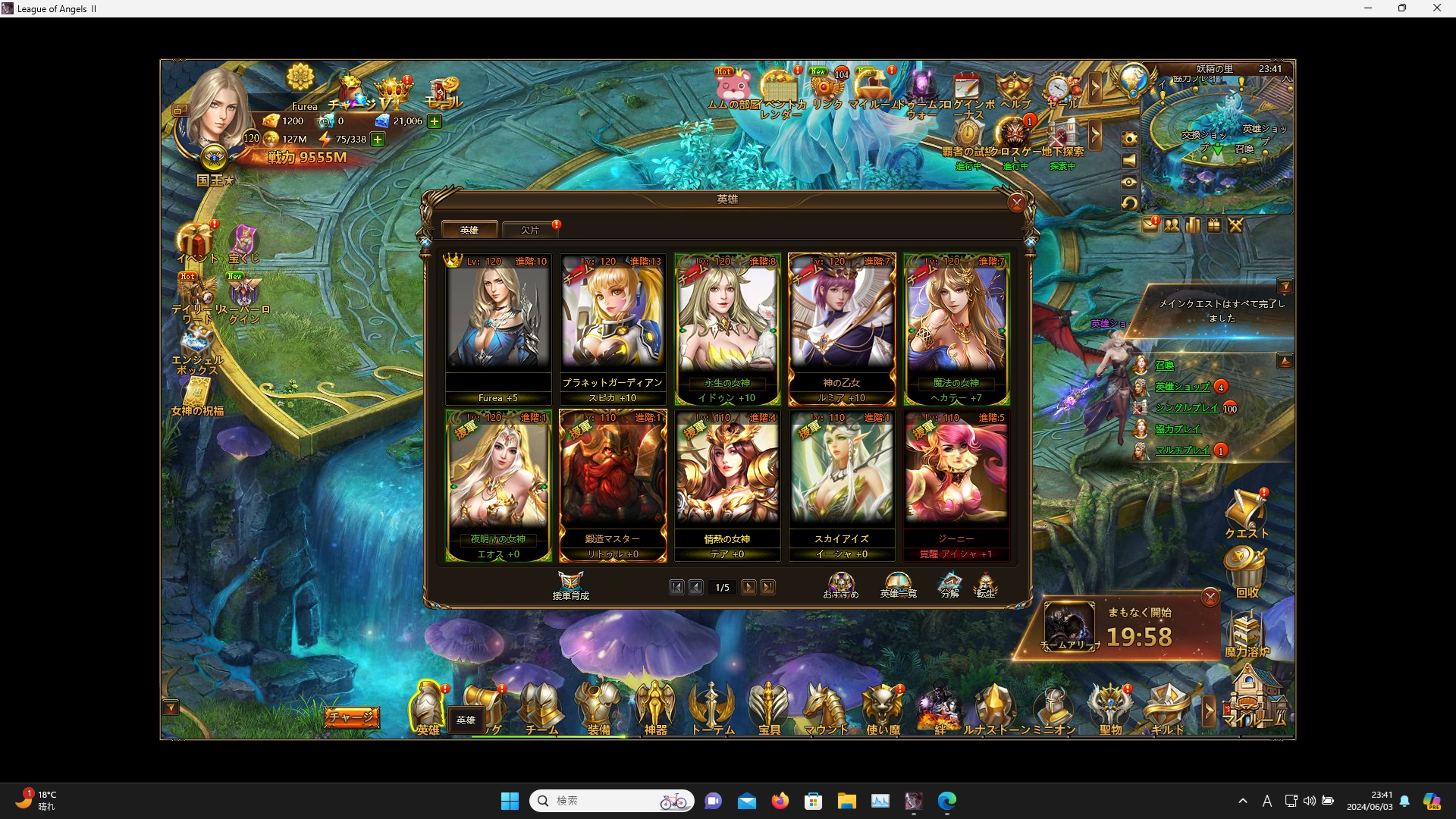Go to the next hero page

(x=748, y=587)
